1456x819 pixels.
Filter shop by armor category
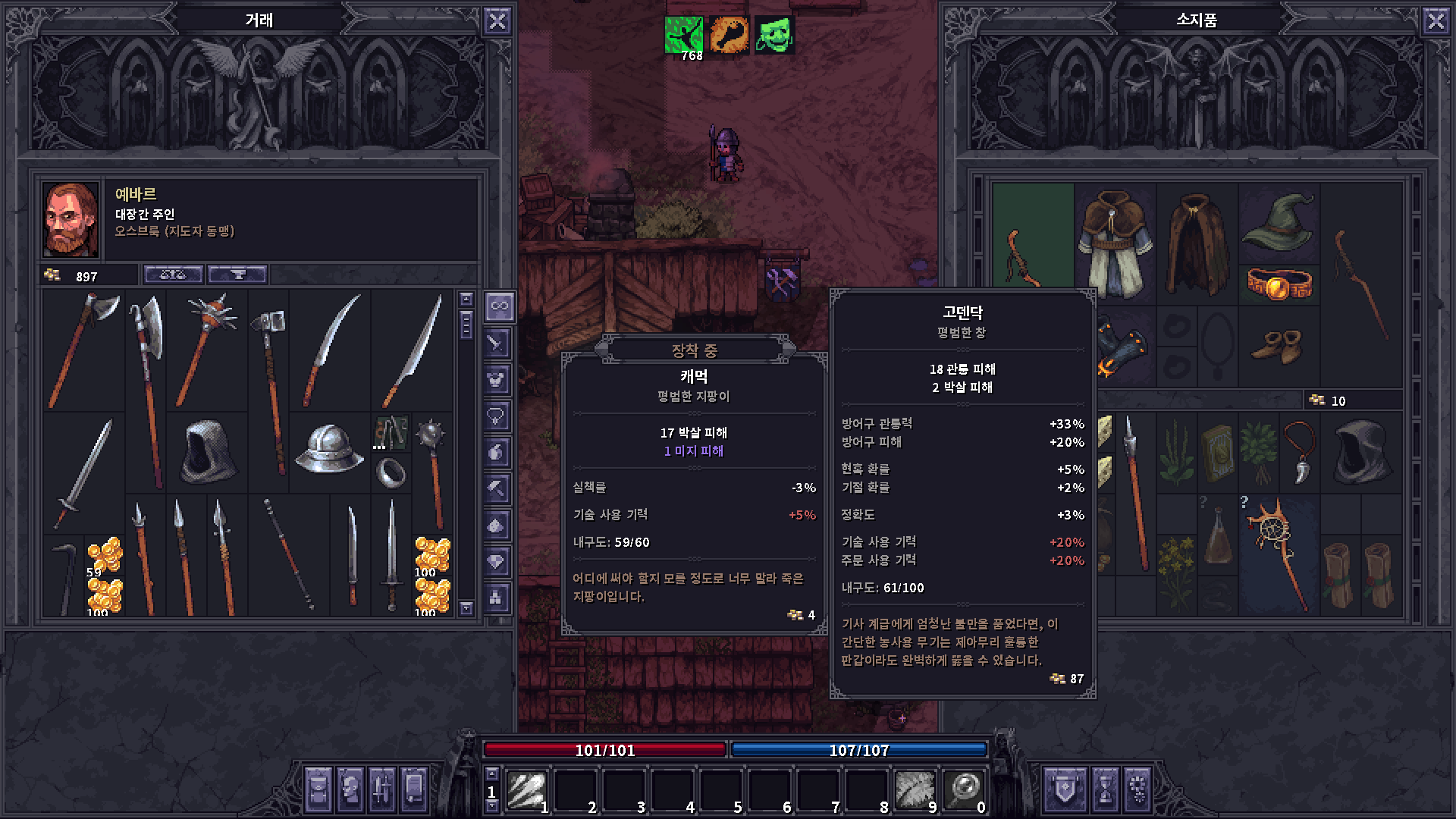(x=497, y=379)
